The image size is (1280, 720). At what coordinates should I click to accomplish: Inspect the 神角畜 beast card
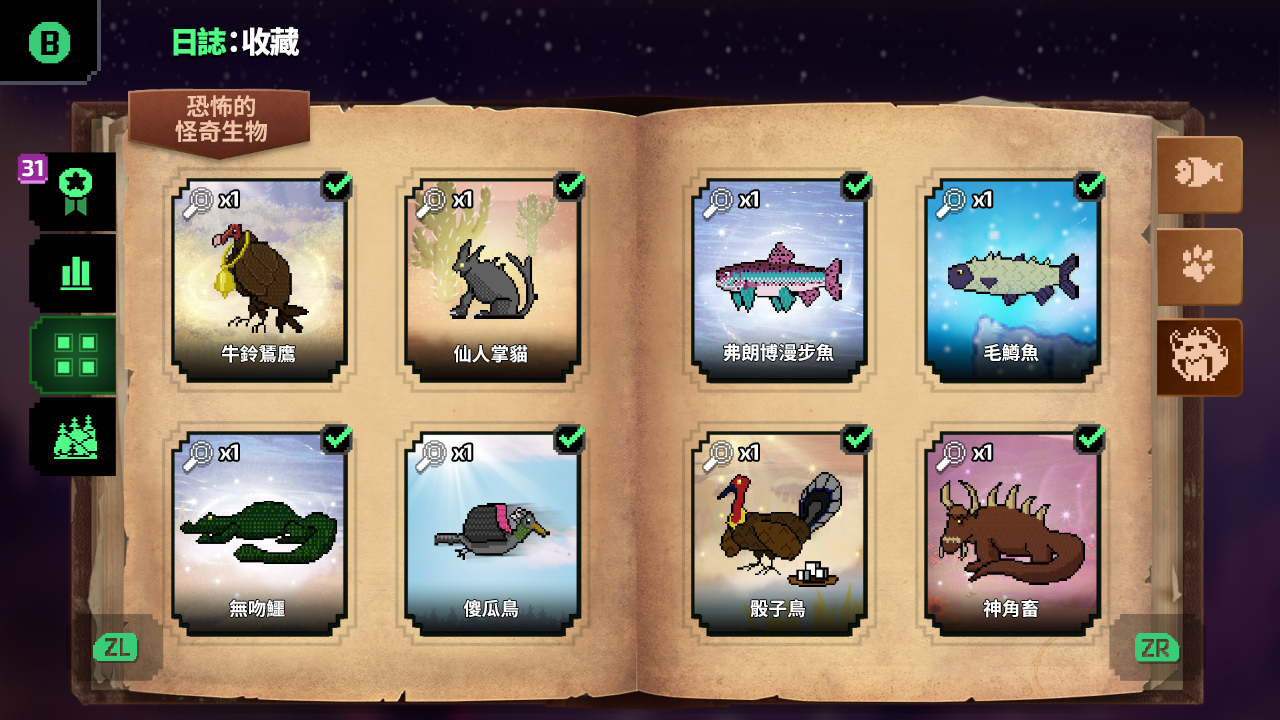1012,534
